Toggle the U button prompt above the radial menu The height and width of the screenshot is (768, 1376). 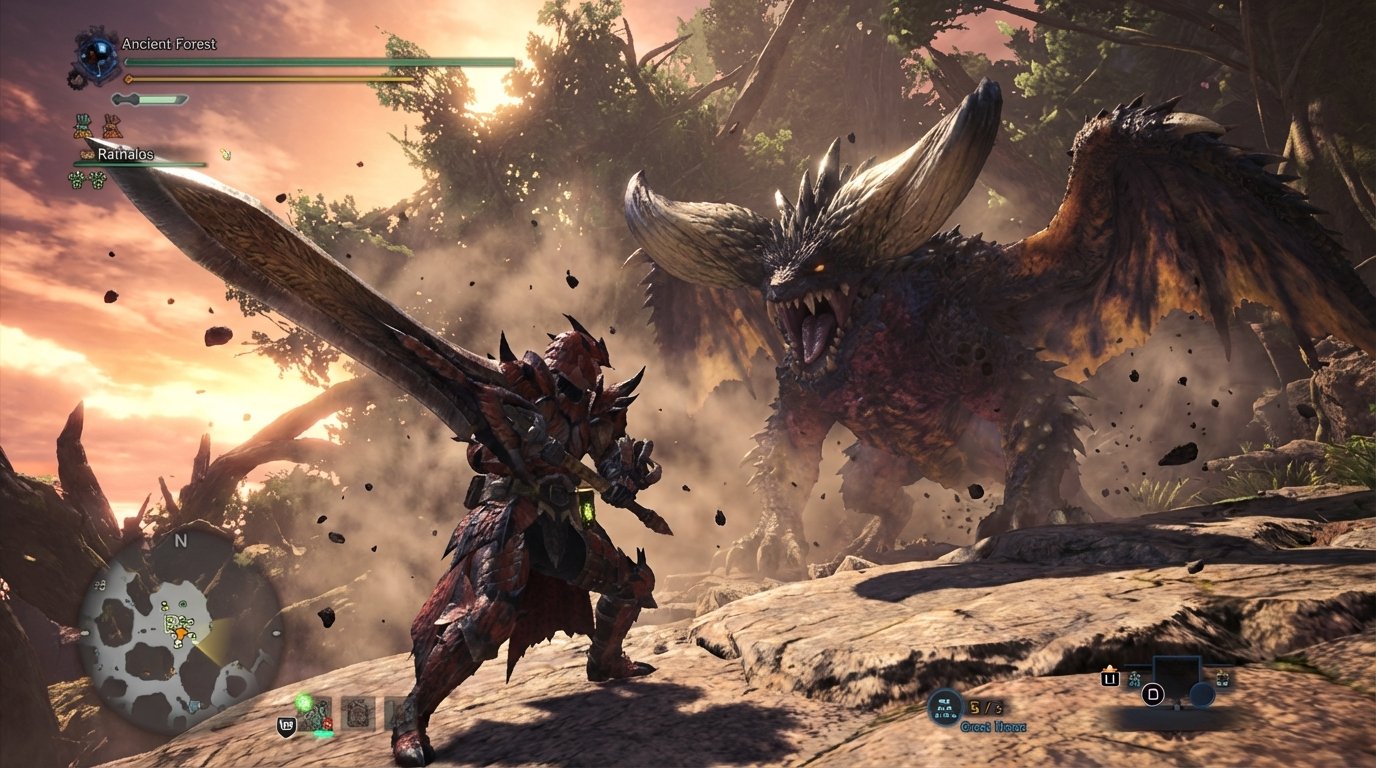(x=1111, y=679)
